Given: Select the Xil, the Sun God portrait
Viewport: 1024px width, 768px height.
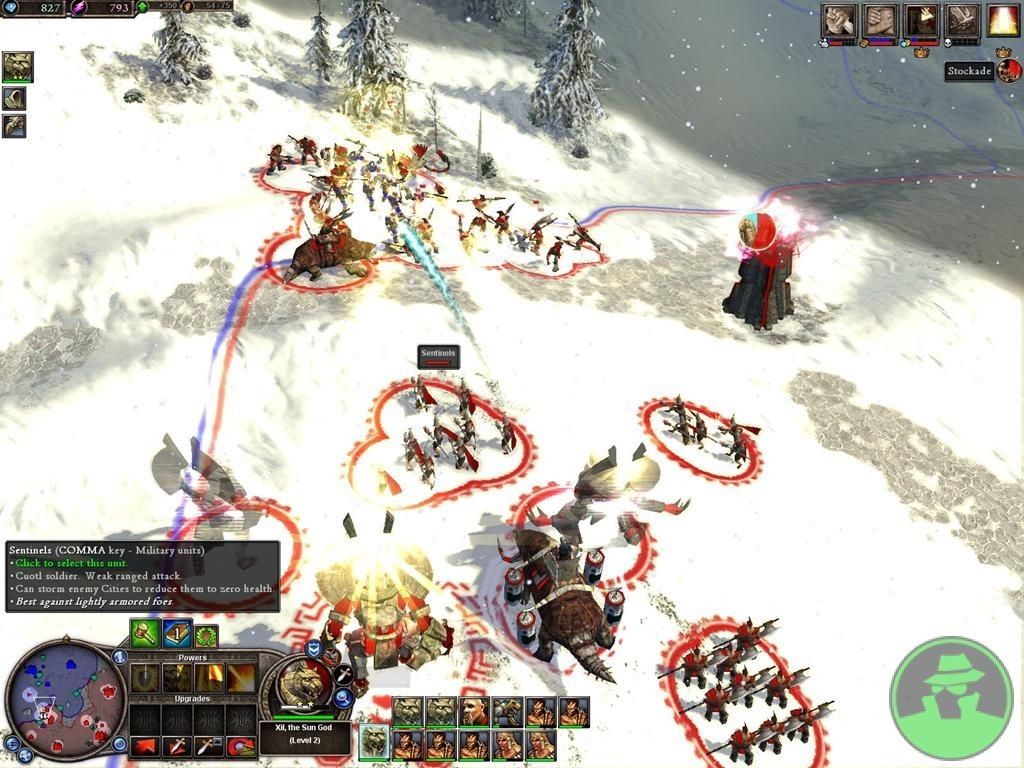Looking at the screenshot, I should (300, 690).
